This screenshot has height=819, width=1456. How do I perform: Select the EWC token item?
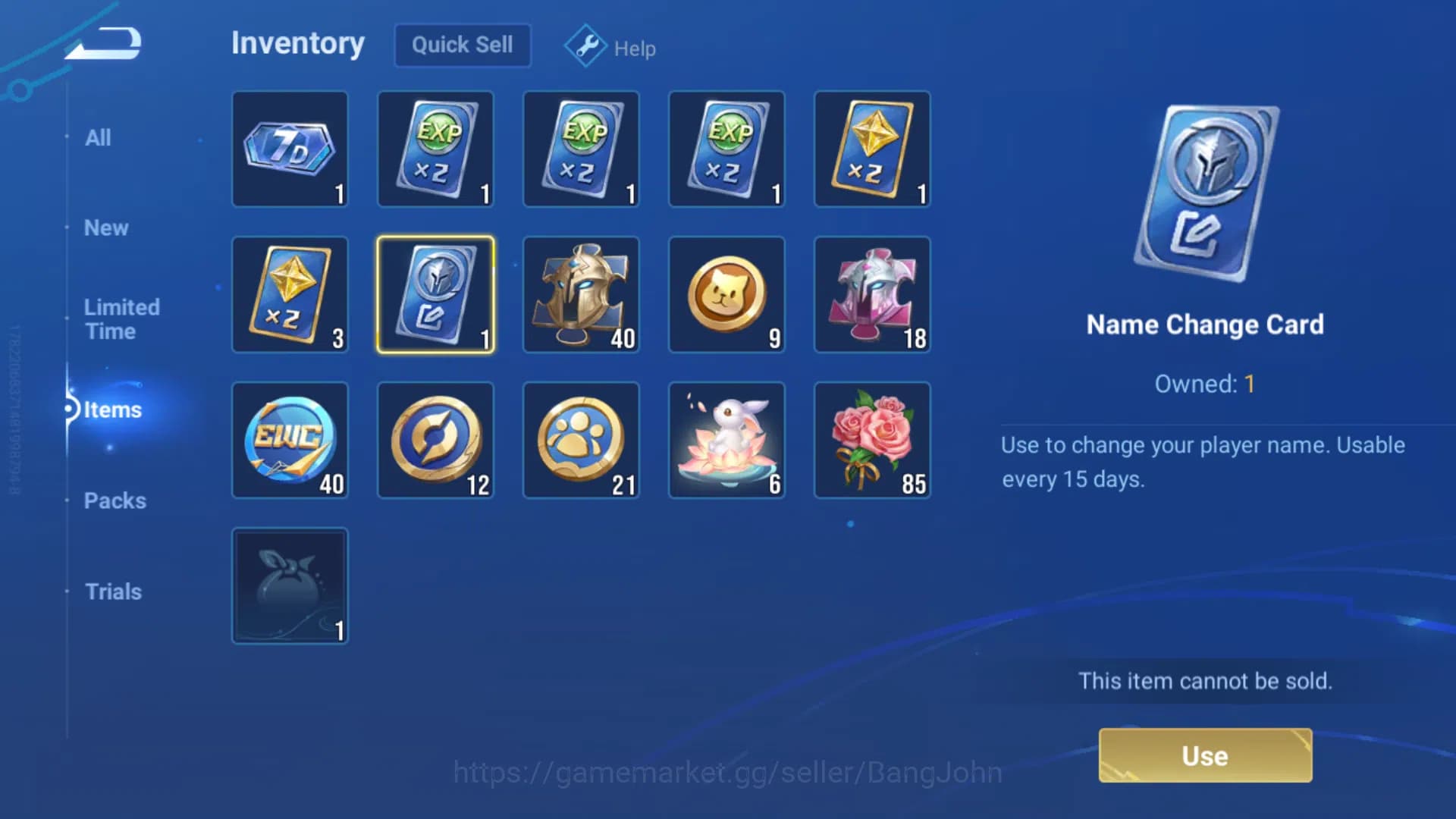290,440
